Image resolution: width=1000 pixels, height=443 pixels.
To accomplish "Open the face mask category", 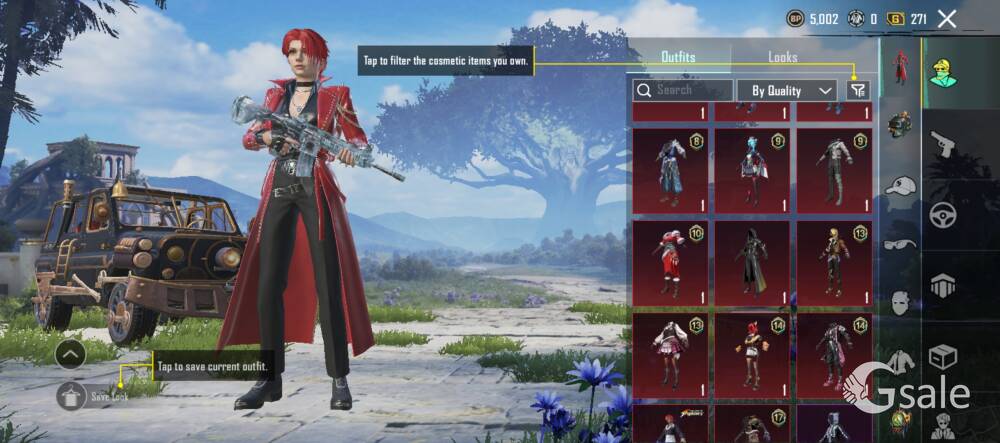I will [900, 301].
